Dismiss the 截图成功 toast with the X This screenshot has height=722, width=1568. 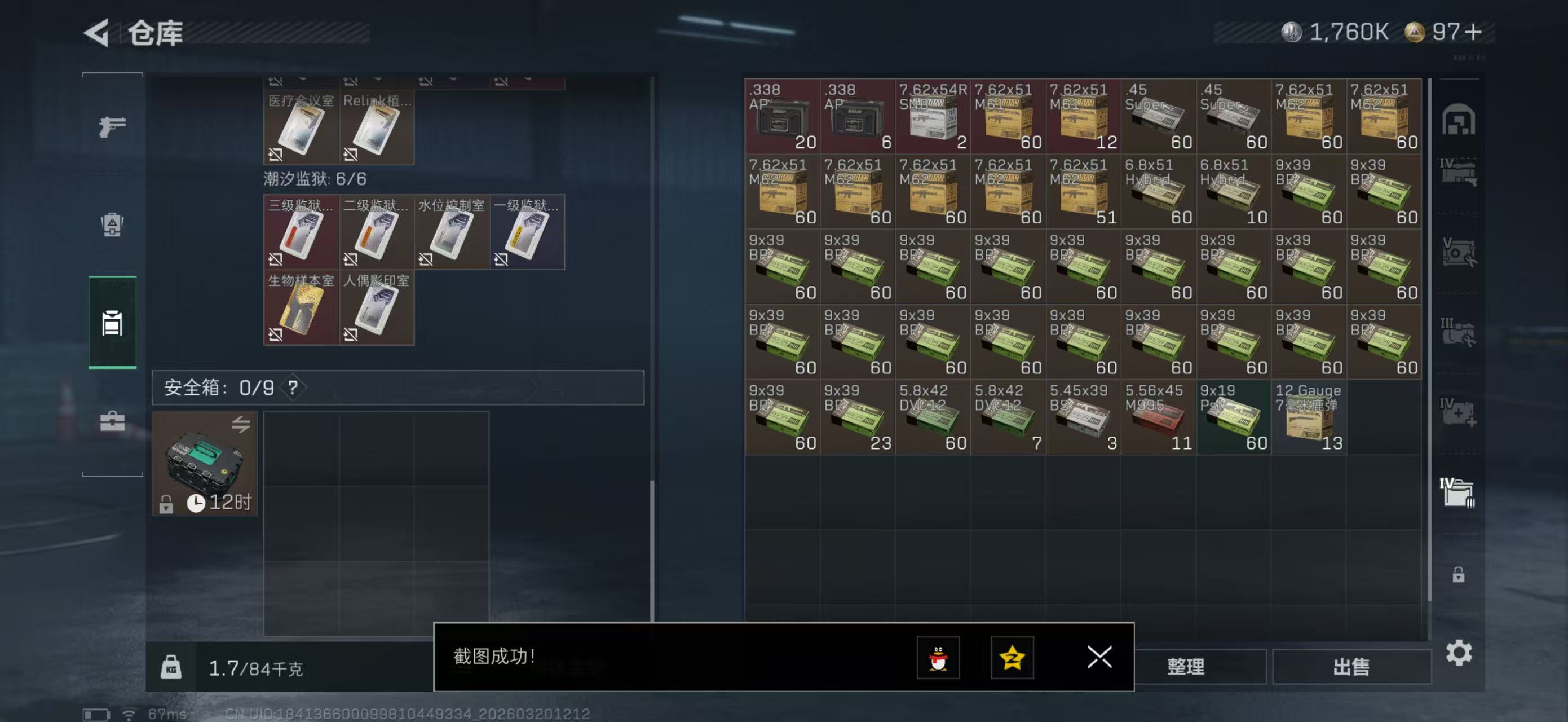(x=1099, y=658)
